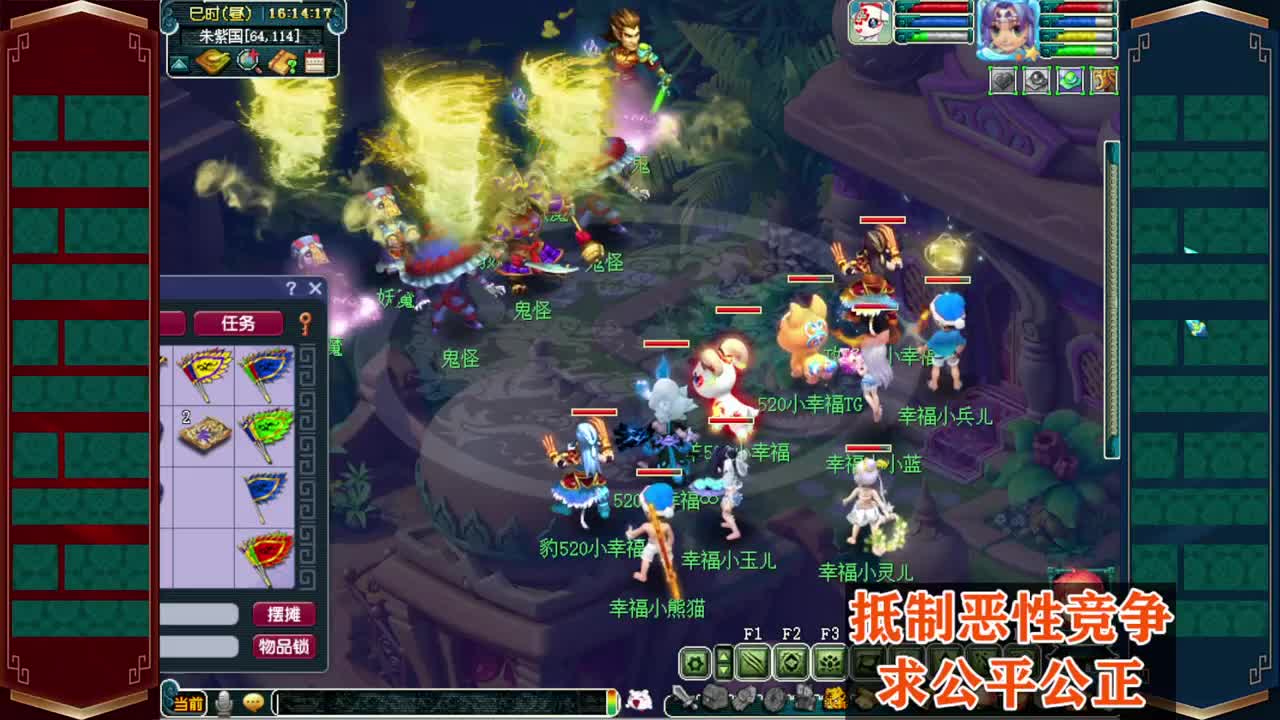Open the calendar activity icon top-left
The height and width of the screenshot is (720, 1280).
[x=314, y=62]
